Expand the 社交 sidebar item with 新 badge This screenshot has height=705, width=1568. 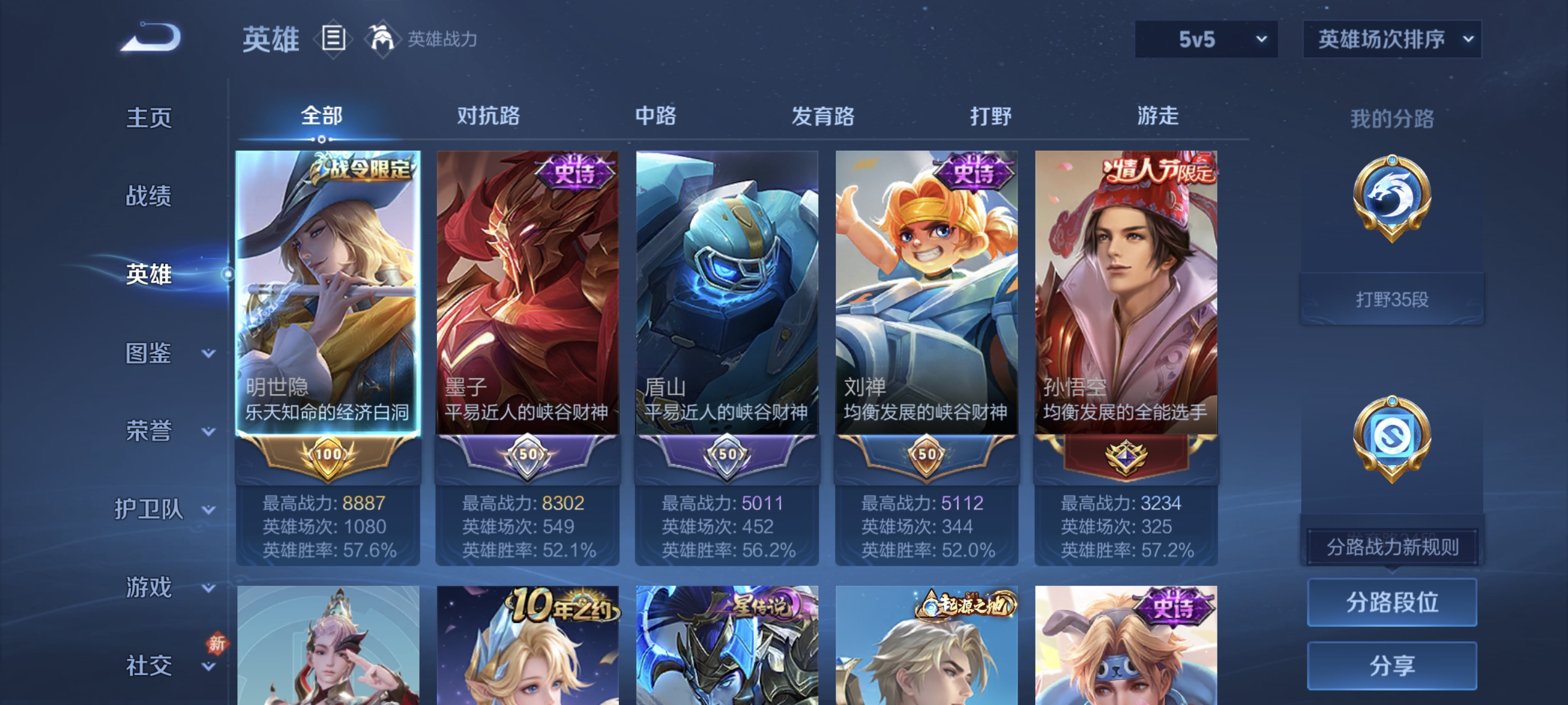point(148,665)
